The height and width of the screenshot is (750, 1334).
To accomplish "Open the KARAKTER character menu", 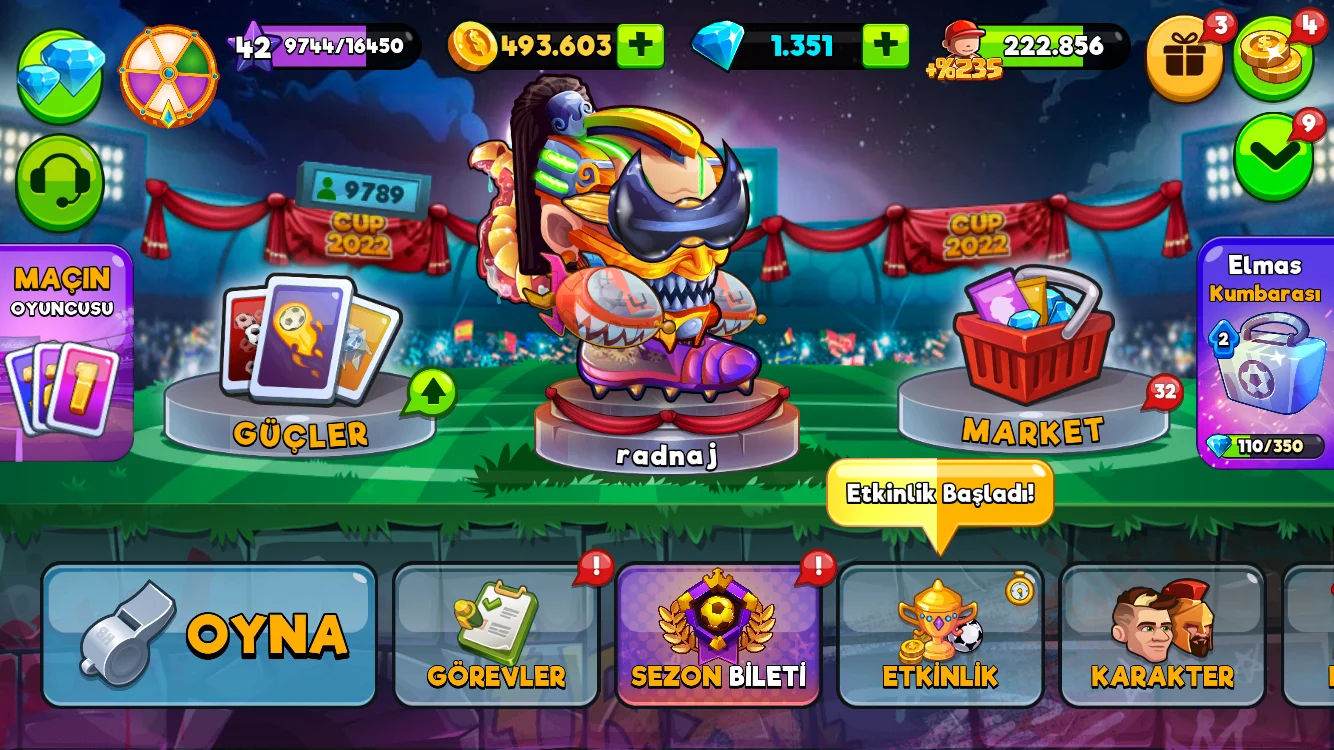I will pos(1162,635).
